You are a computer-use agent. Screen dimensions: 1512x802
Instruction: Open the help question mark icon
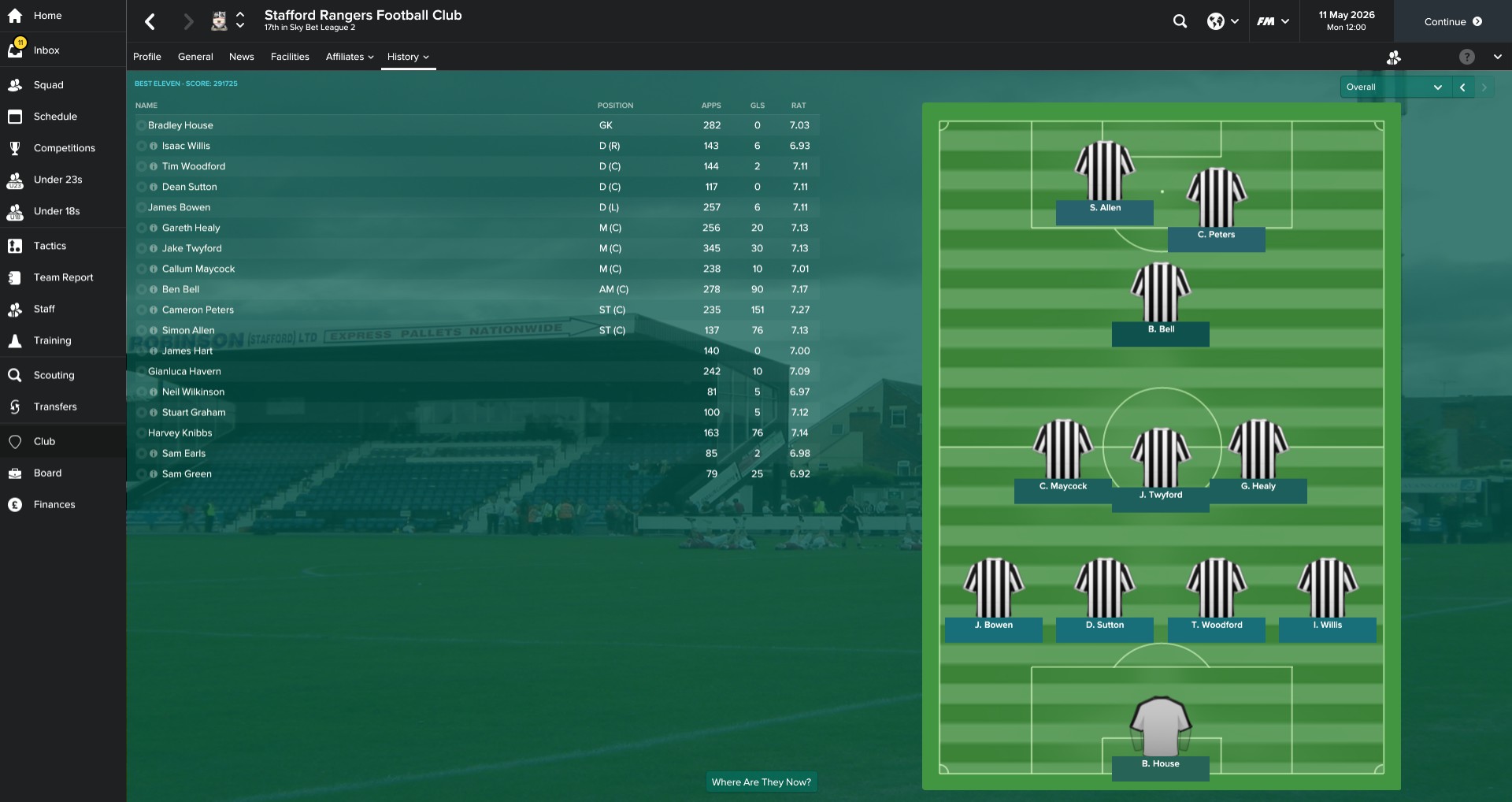[x=1466, y=57]
